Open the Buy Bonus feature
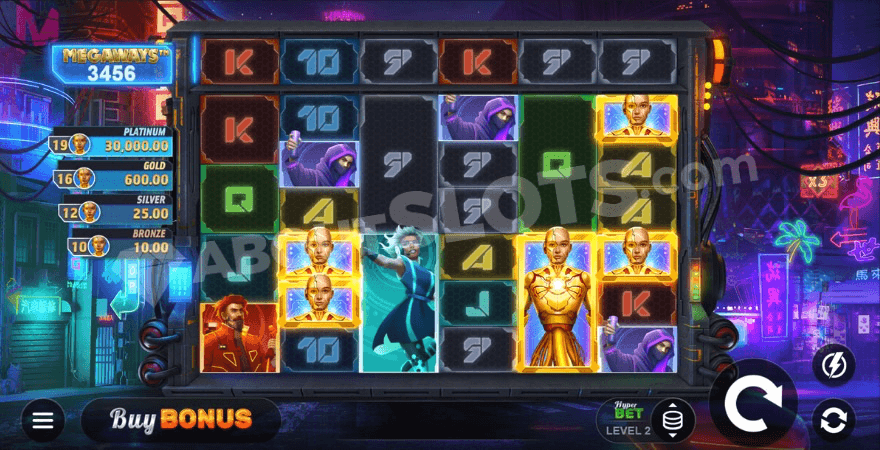This screenshot has height=450, width=880. 166,419
